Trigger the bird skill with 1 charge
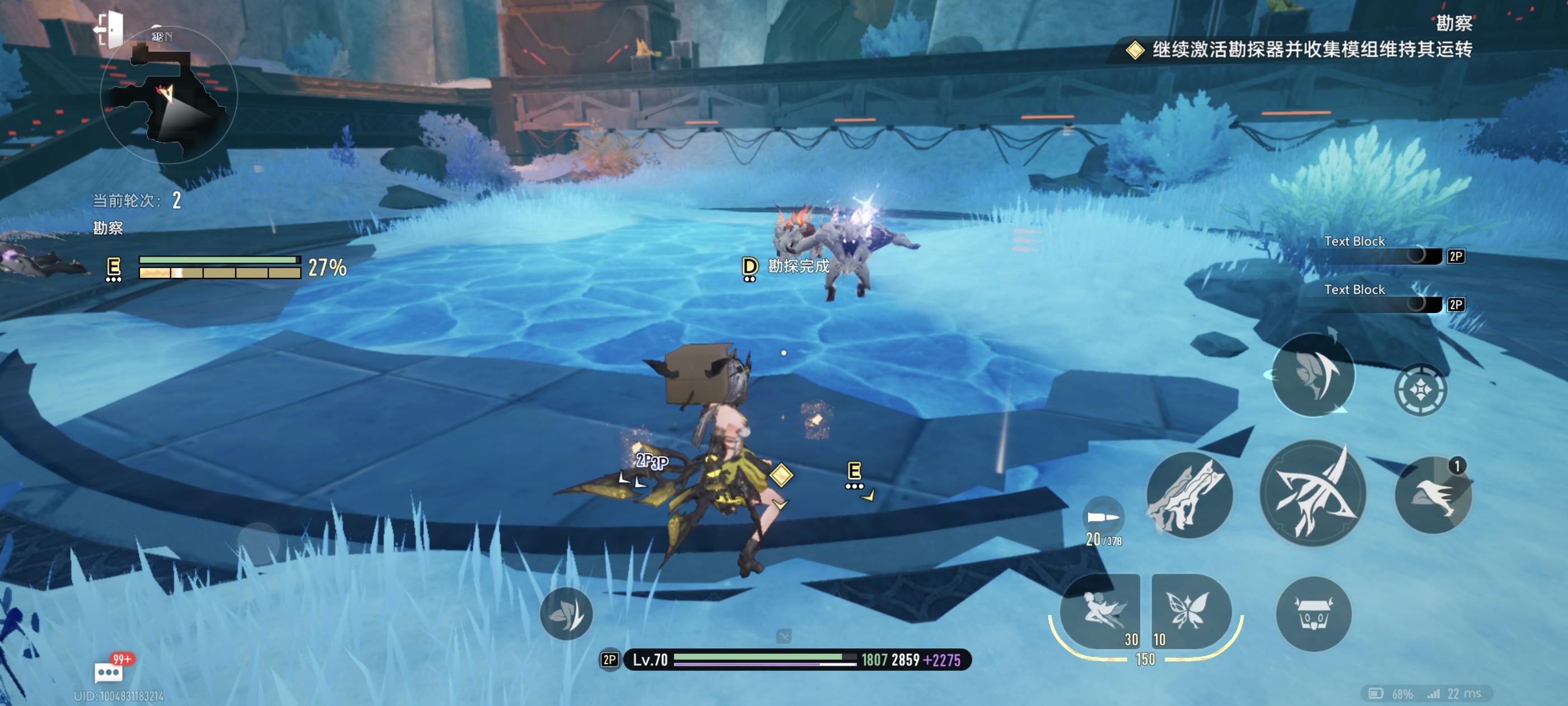Viewport: 1568px width, 706px height. coord(1433,496)
